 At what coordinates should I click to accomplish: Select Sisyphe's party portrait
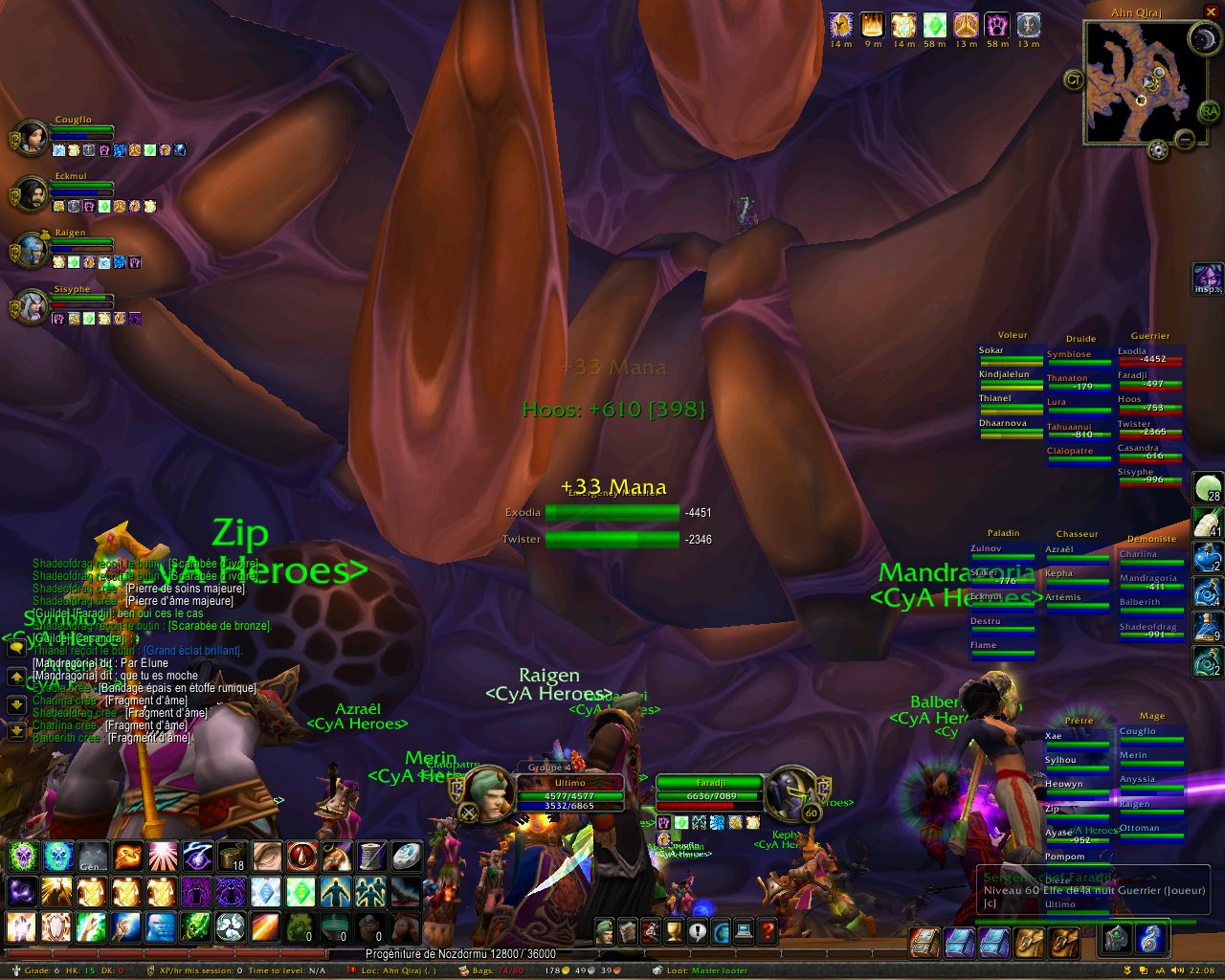click(x=31, y=306)
